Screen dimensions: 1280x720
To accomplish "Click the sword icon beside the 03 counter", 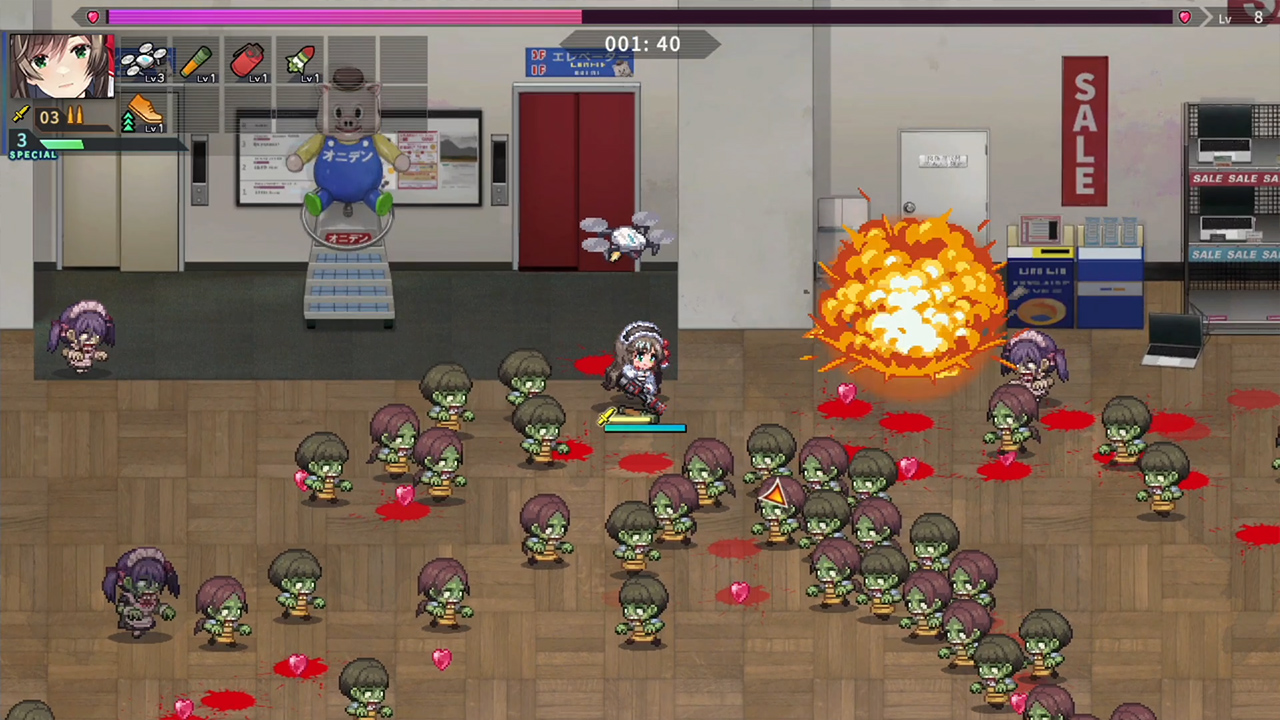I will (19, 114).
